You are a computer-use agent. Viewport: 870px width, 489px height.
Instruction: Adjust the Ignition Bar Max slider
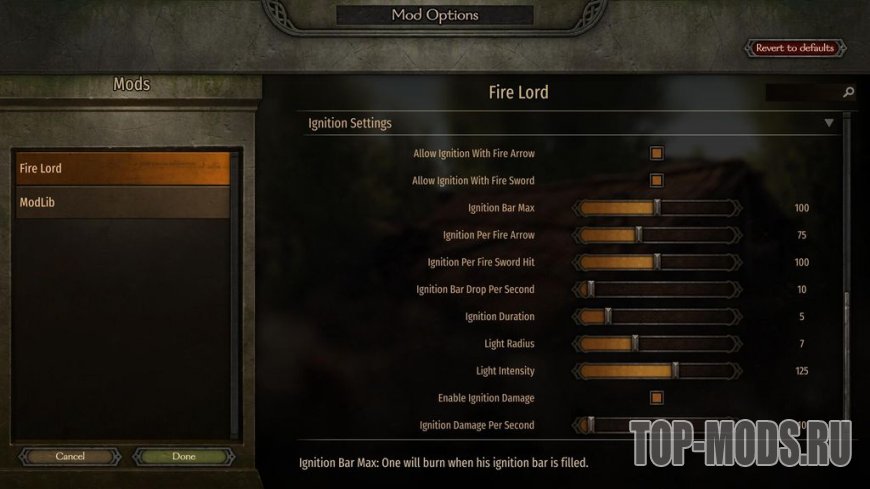(657, 208)
